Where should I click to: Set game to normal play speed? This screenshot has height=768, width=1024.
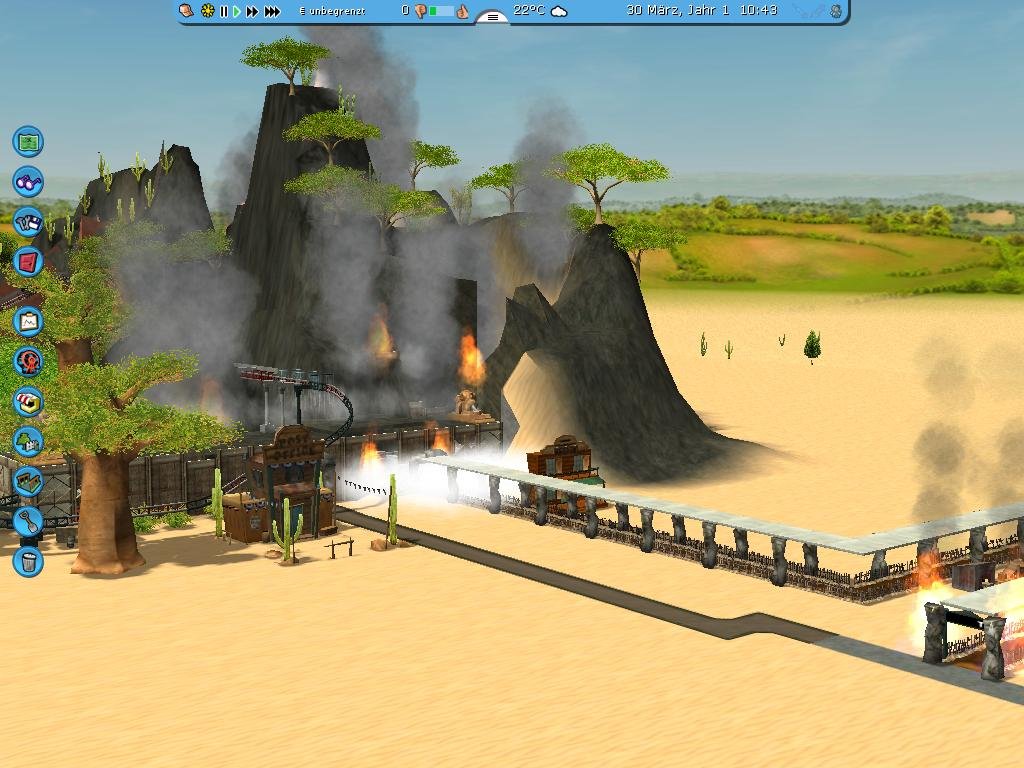point(238,11)
